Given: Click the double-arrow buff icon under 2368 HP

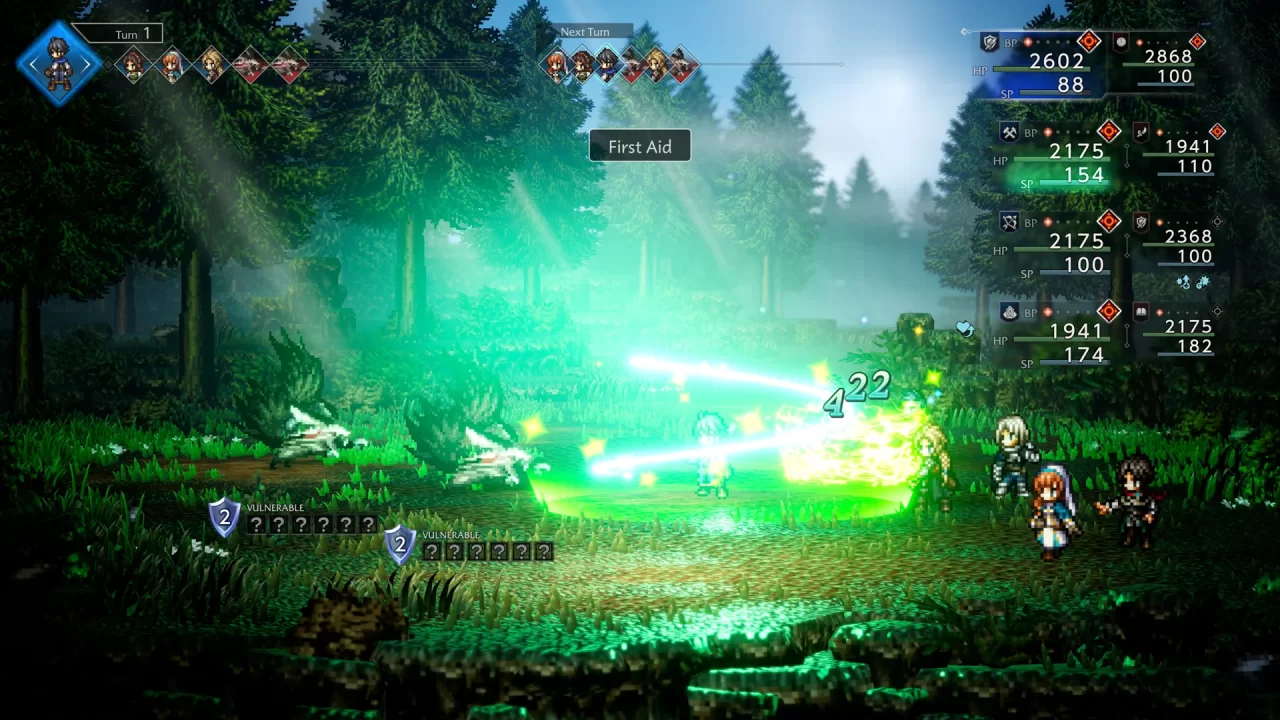Looking at the screenshot, I should pos(1183,281).
